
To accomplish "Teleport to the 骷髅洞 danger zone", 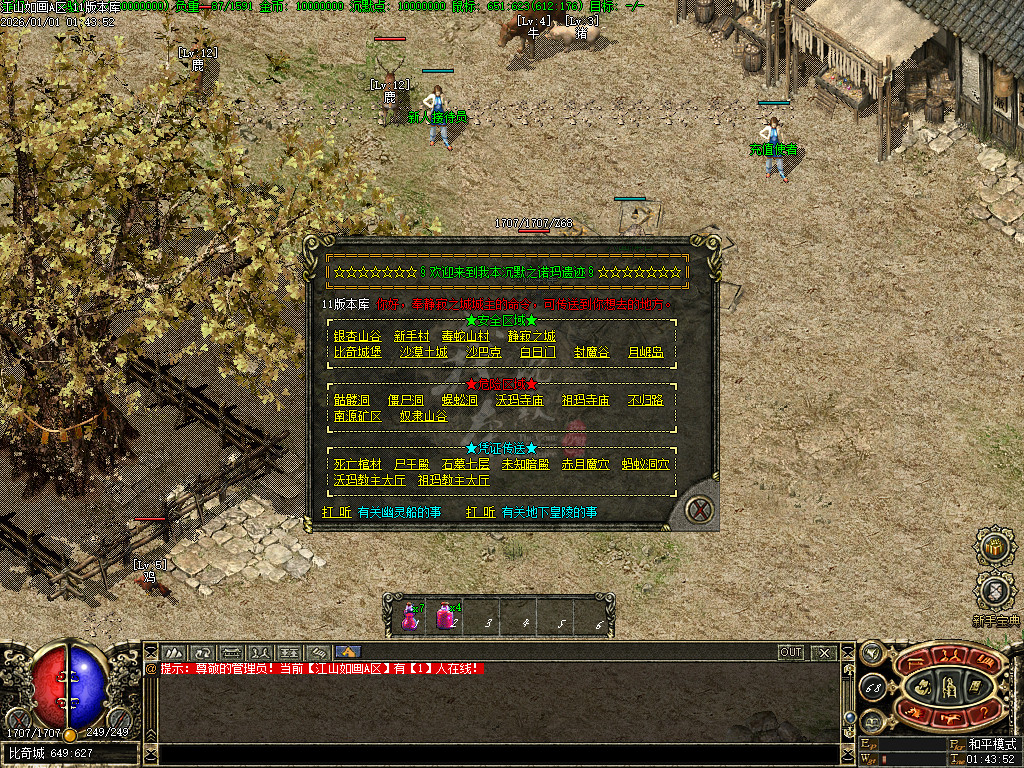I will click(351, 400).
